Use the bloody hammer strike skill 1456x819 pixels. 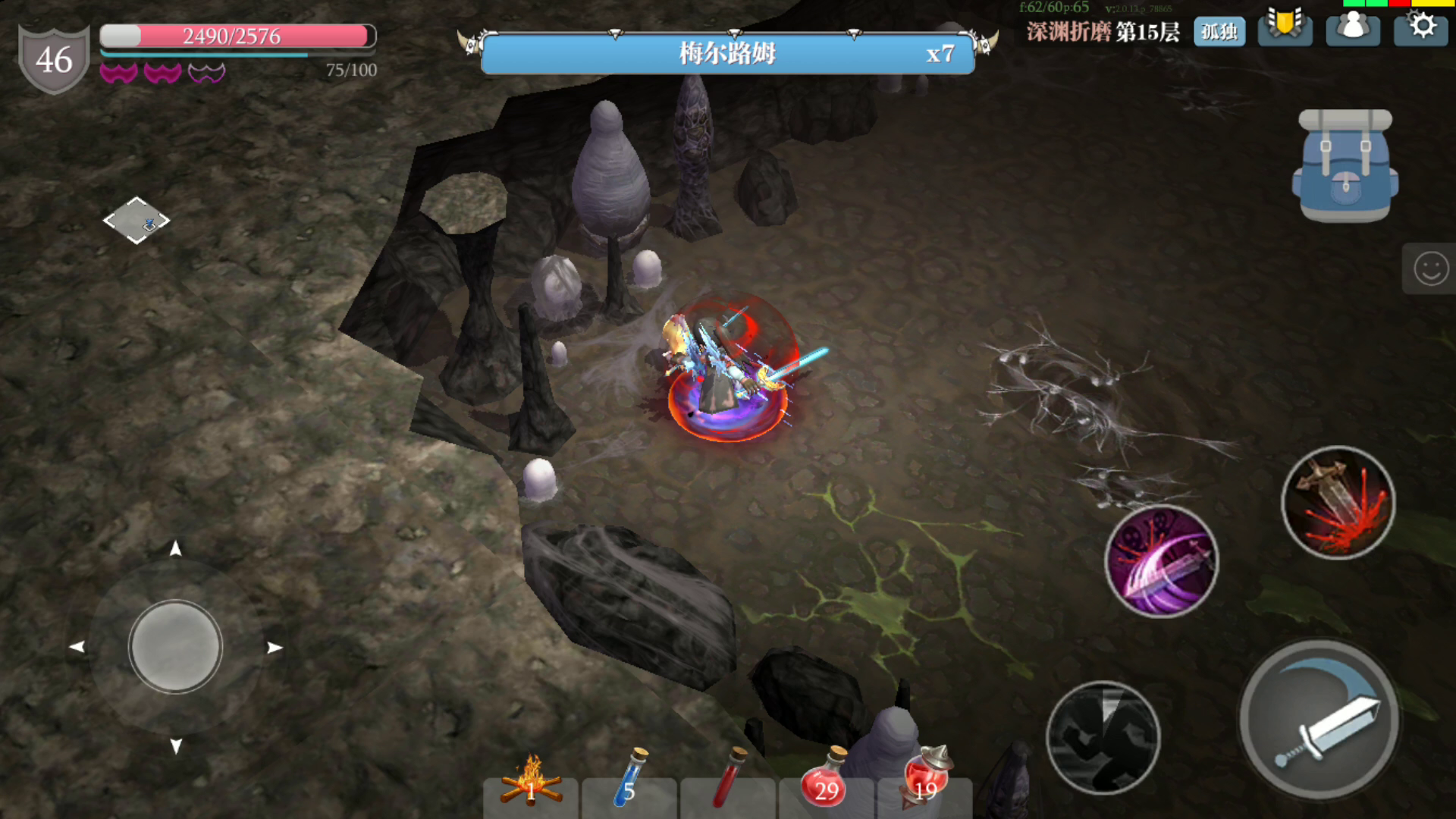1338,503
